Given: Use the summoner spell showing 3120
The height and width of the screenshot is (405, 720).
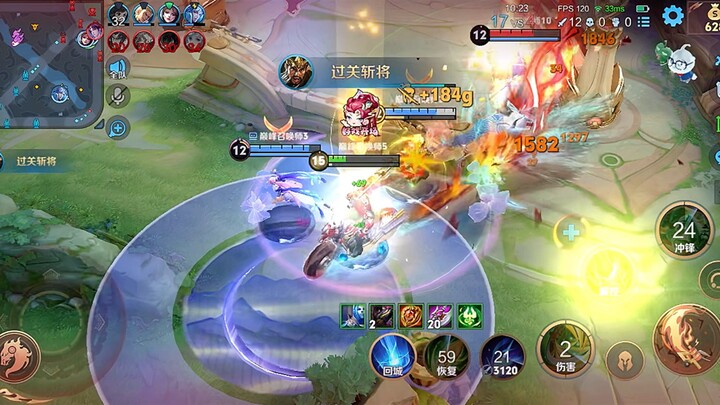Looking at the screenshot, I should coord(502,354).
